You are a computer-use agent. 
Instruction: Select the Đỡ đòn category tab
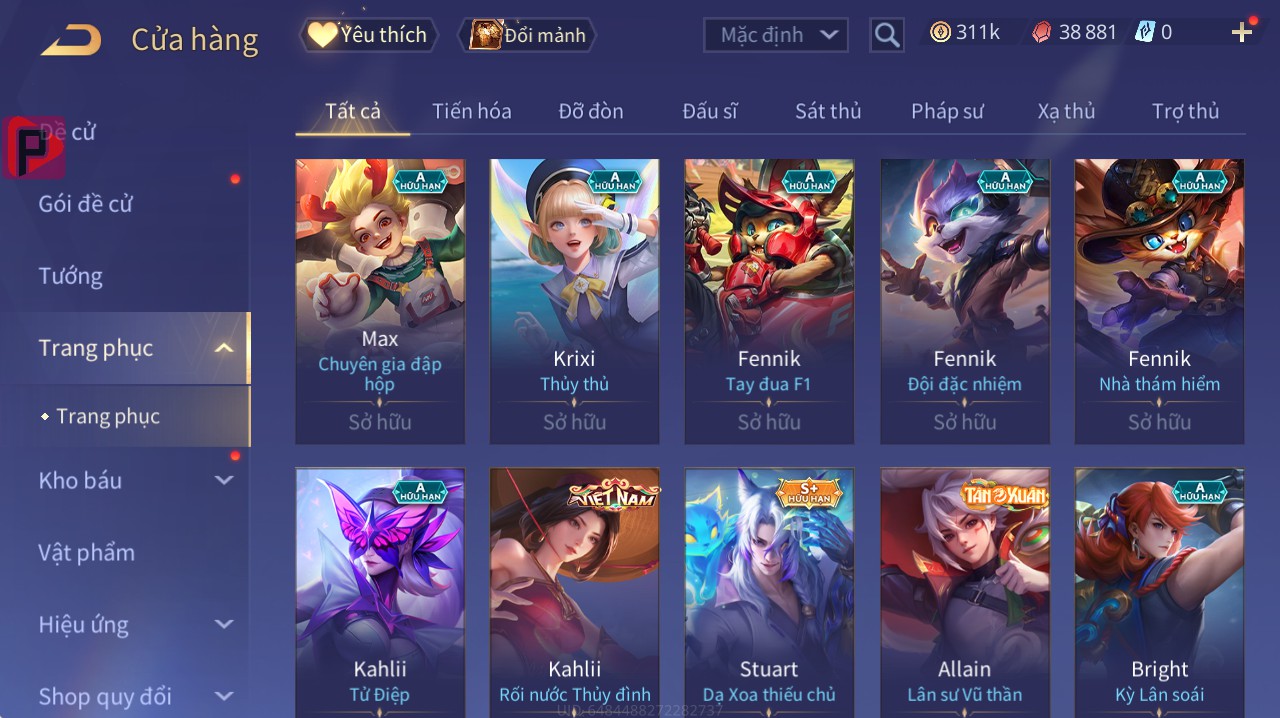(590, 111)
